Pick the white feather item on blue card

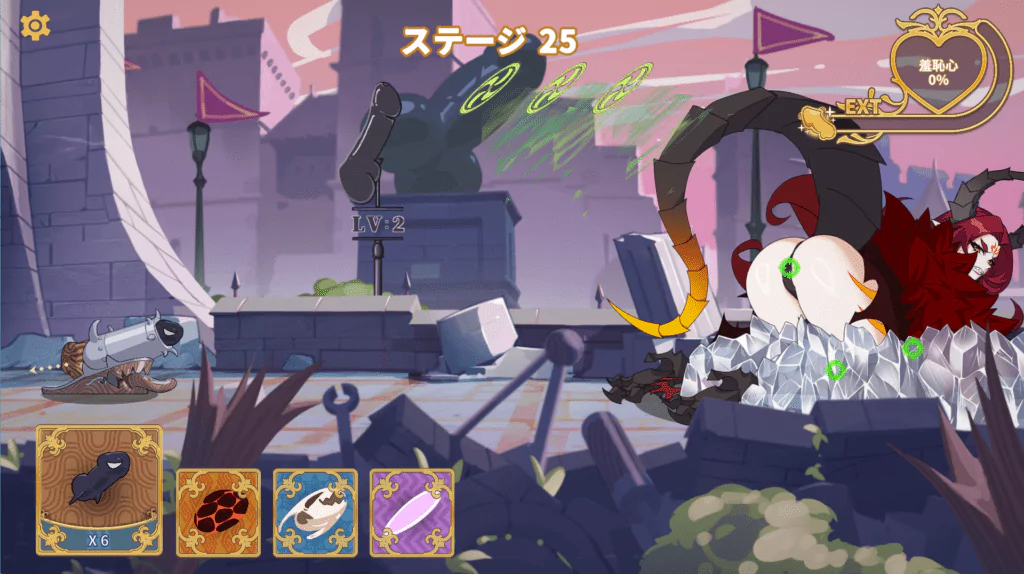(x=315, y=512)
